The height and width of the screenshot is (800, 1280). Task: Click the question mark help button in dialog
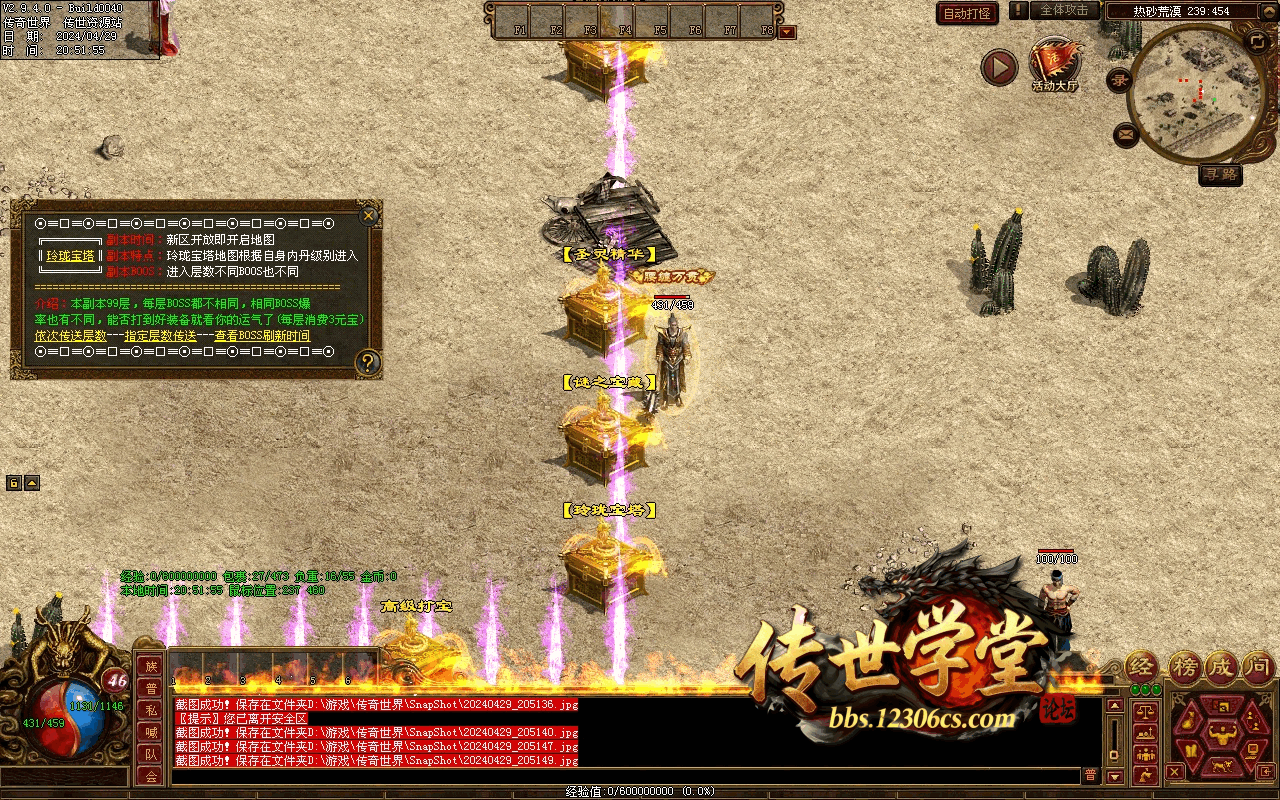(x=368, y=362)
